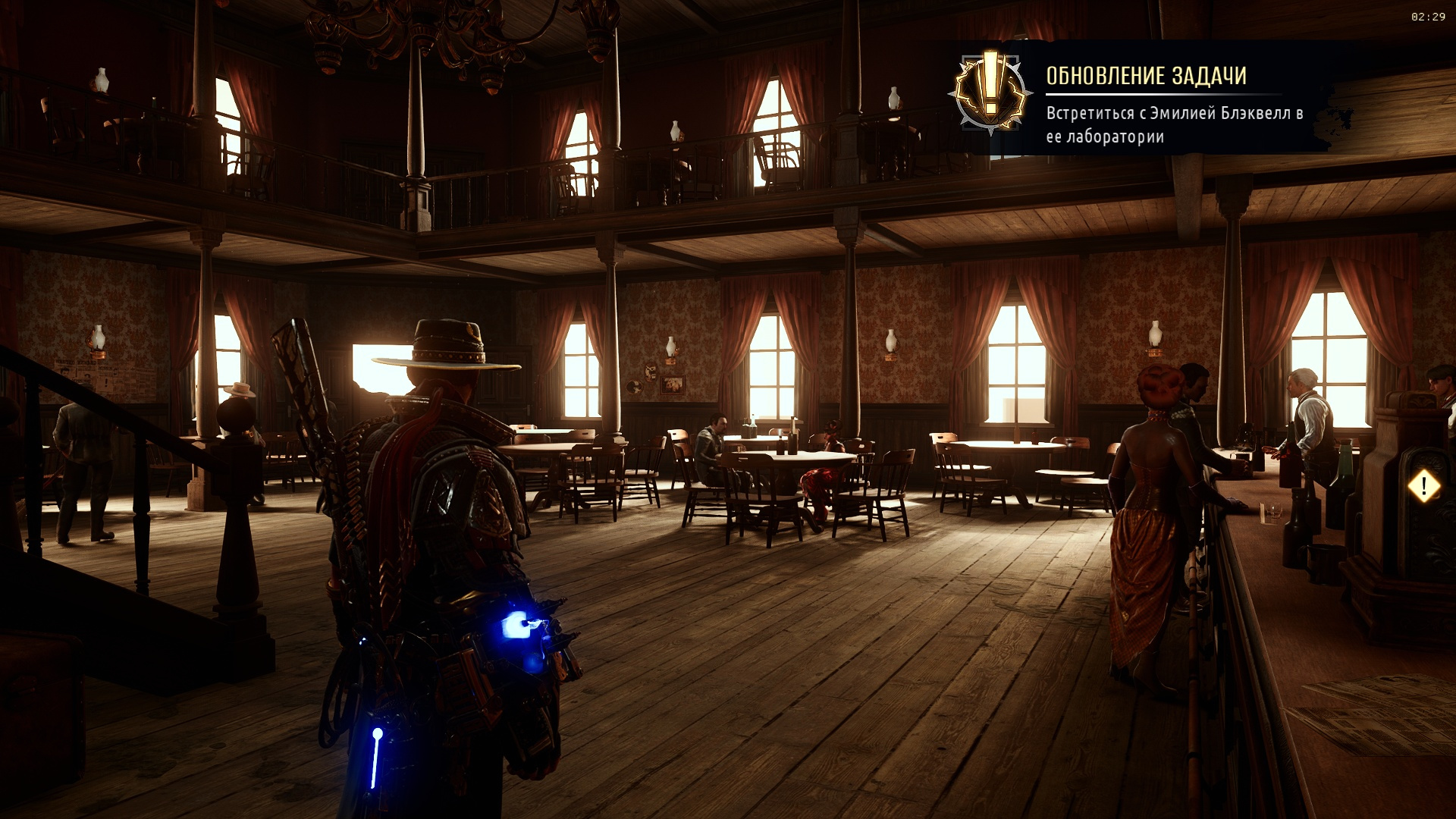Select the diamond exclamation quest marker
Image resolution: width=1456 pixels, height=819 pixels.
(1423, 486)
